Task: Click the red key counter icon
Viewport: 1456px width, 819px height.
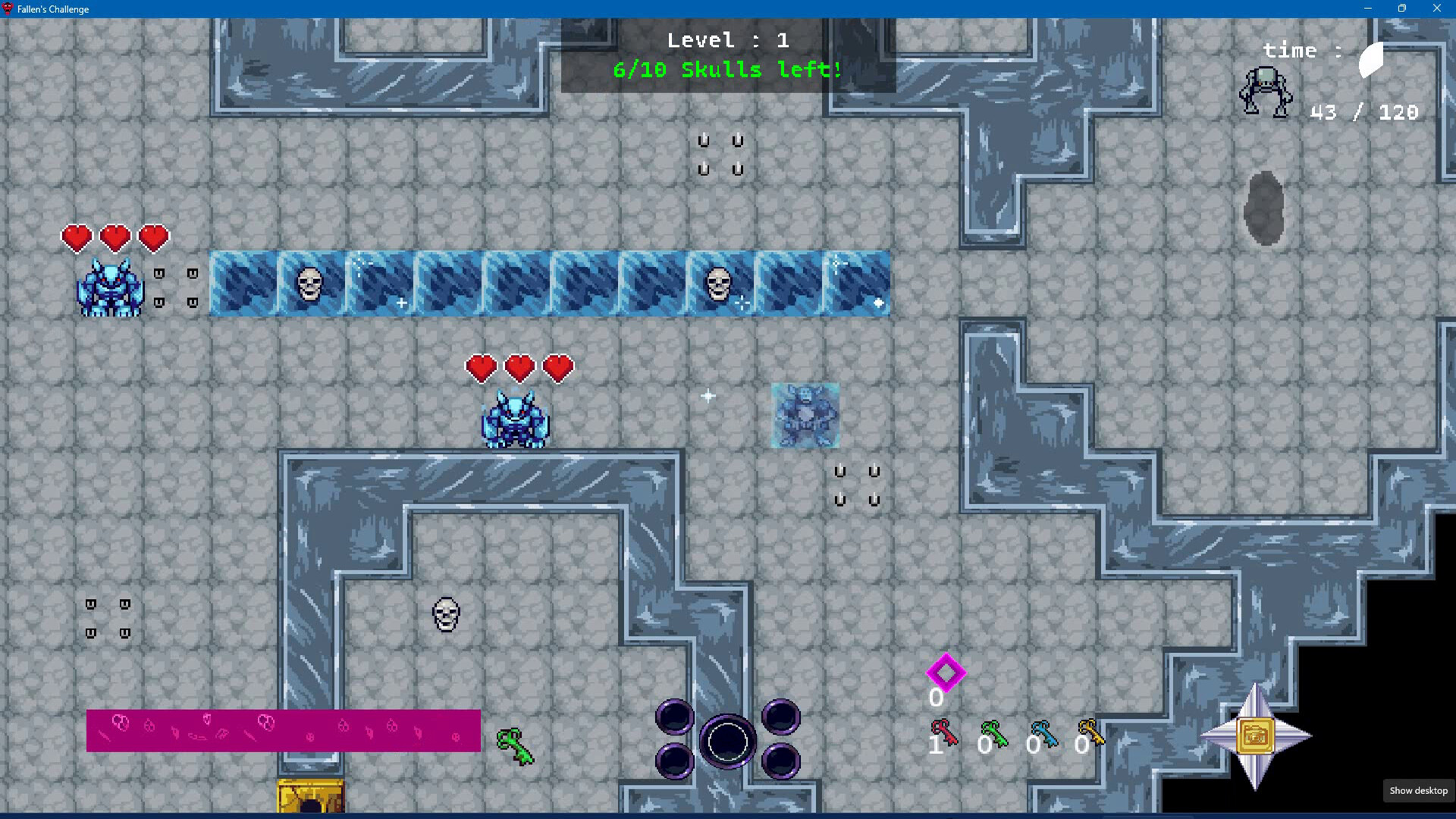Action: [x=944, y=732]
